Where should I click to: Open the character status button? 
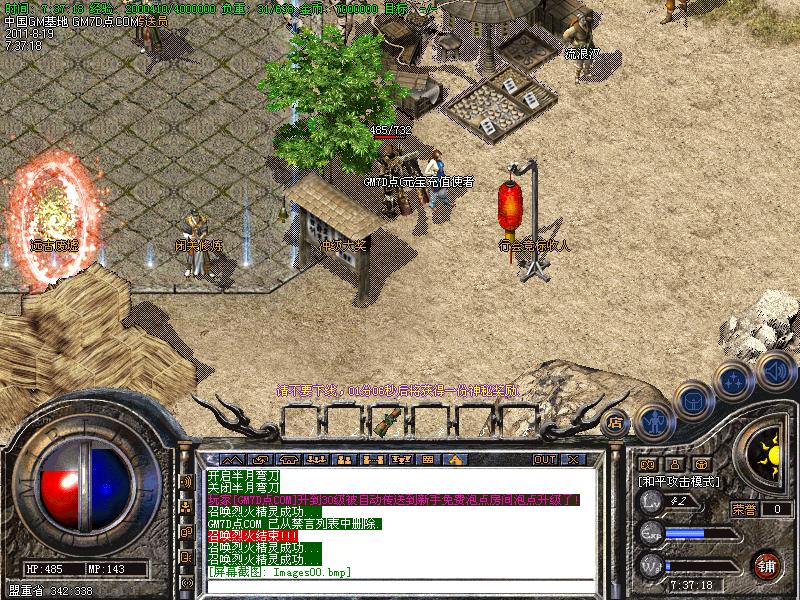pyautogui.click(x=653, y=420)
